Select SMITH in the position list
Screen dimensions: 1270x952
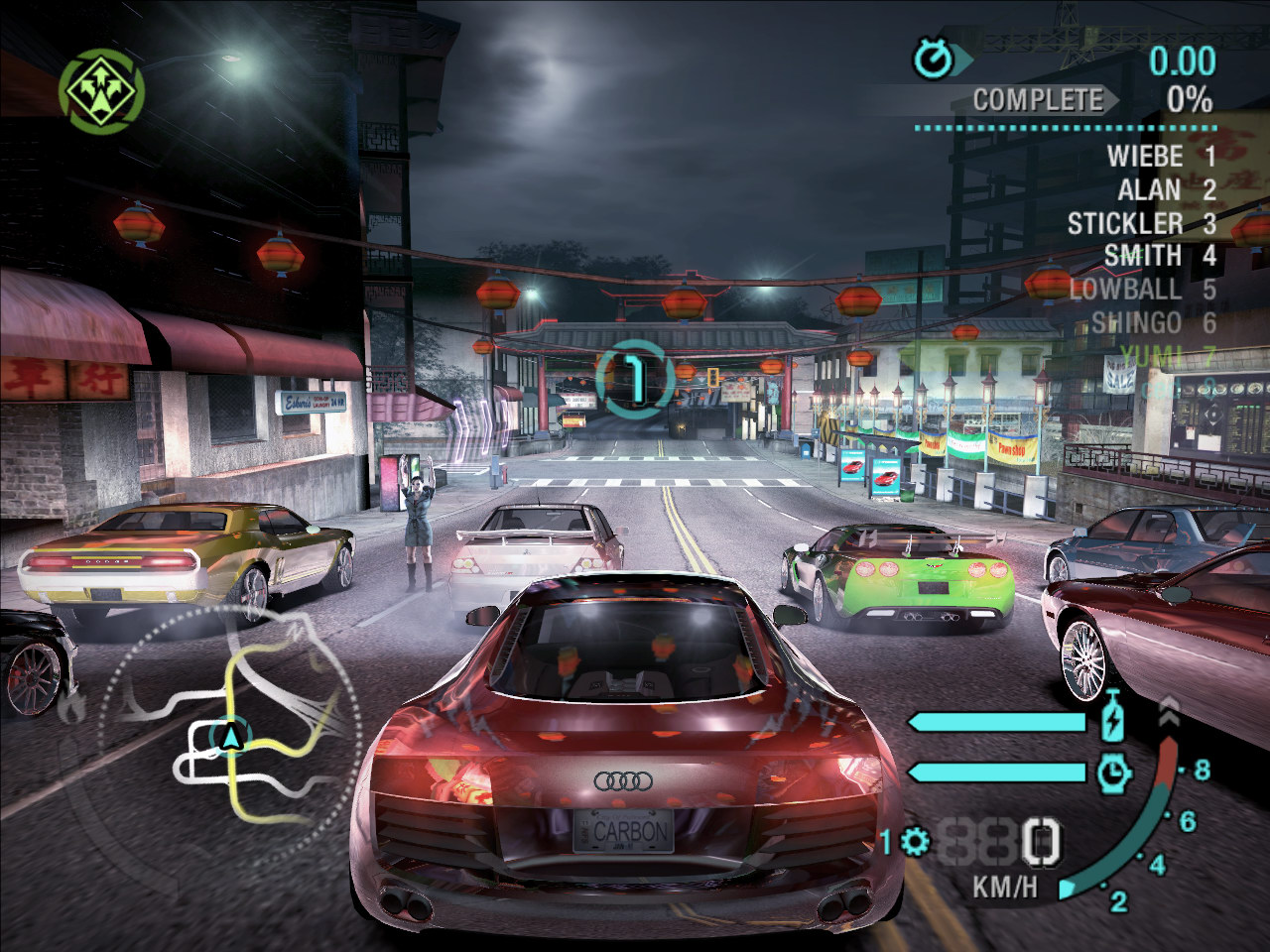point(1143,257)
